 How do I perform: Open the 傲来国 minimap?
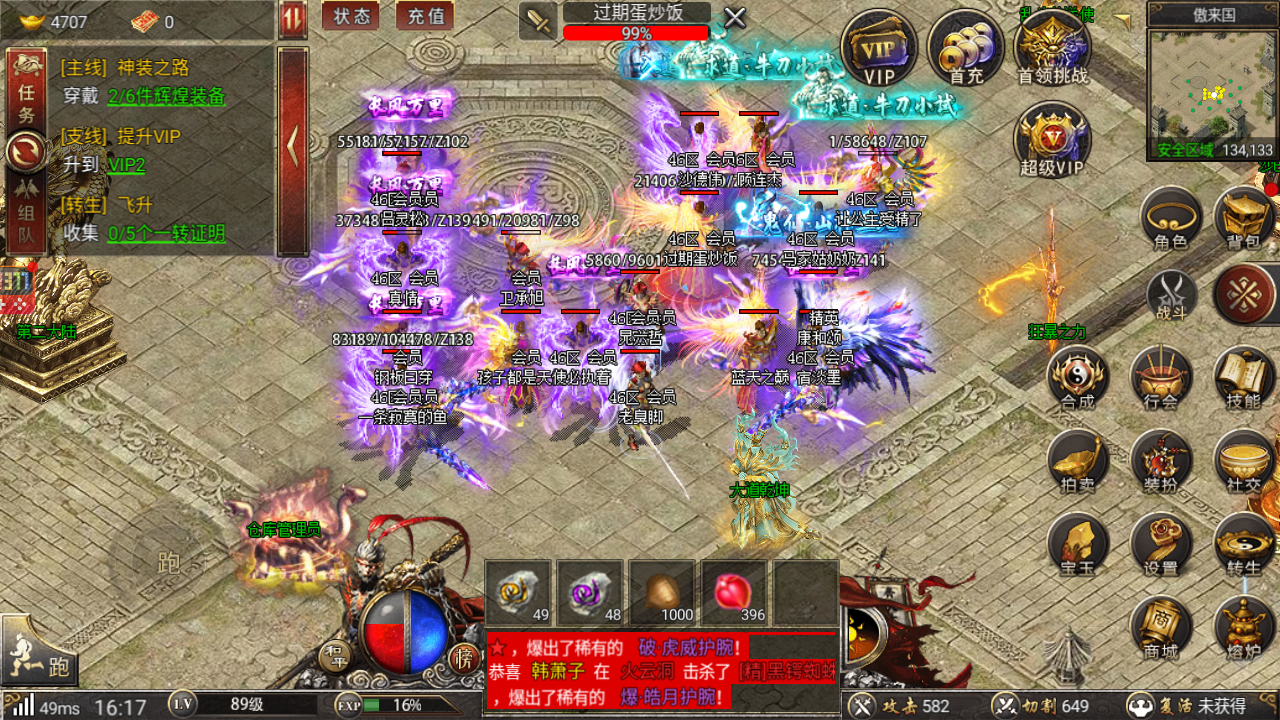click(1212, 93)
